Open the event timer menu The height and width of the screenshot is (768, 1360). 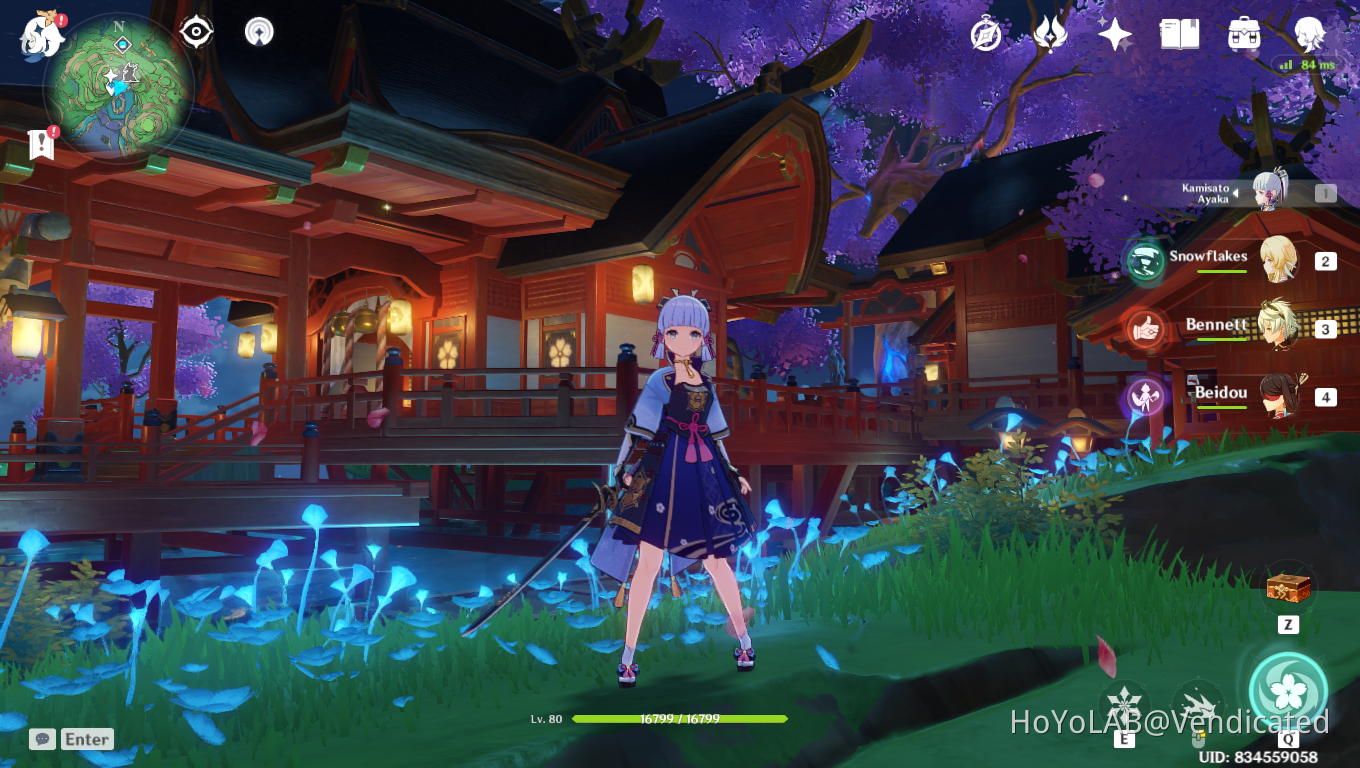pyautogui.click(x=984, y=34)
